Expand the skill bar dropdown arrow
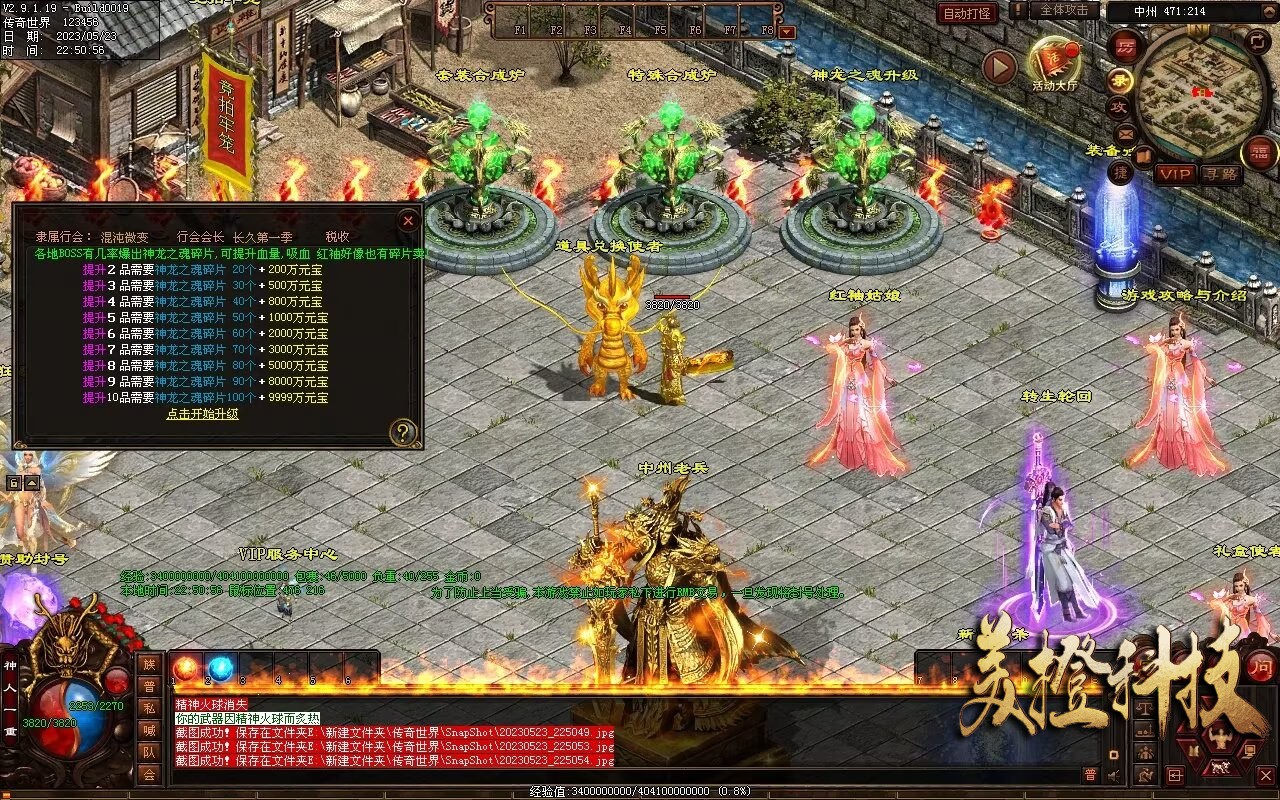 (x=787, y=32)
